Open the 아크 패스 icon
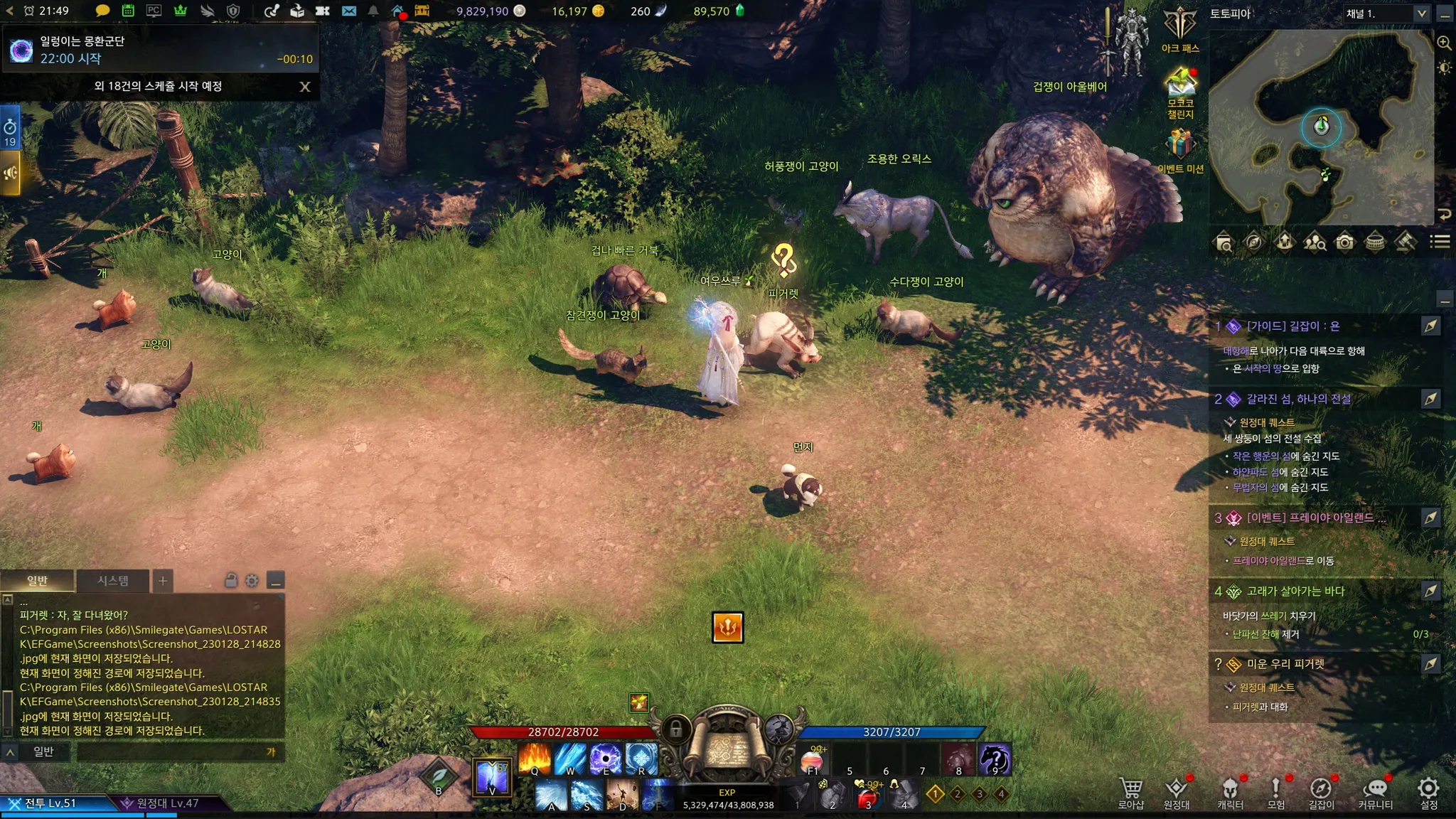Image resolution: width=1456 pixels, height=819 pixels. (x=1180, y=28)
